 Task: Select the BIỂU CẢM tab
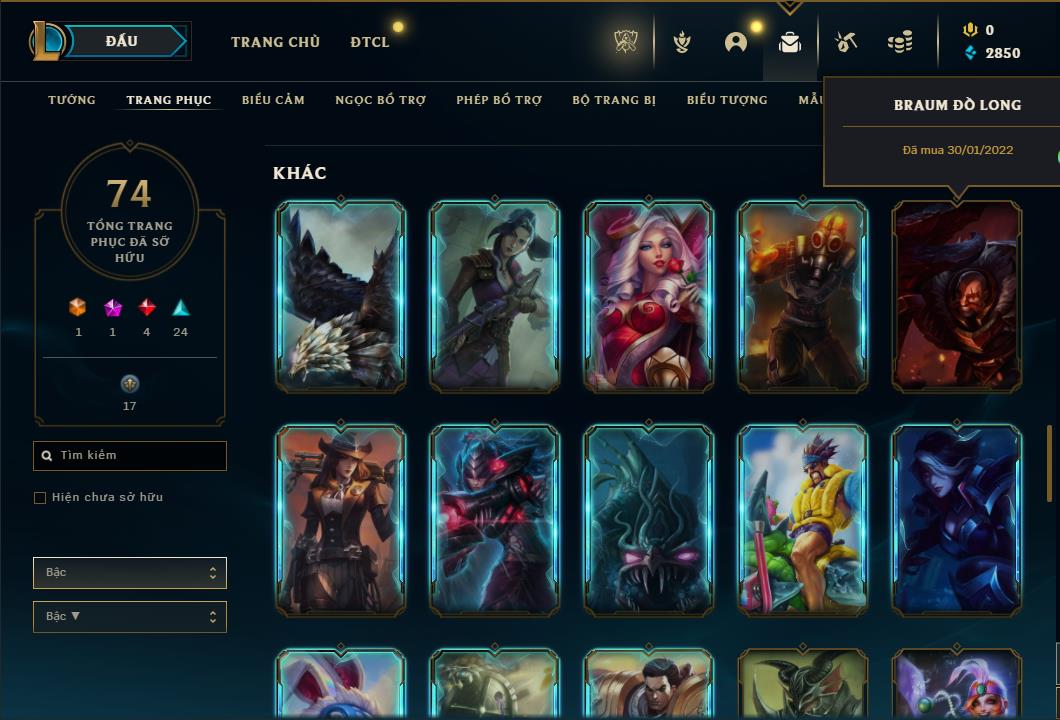[x=273, y=100]
